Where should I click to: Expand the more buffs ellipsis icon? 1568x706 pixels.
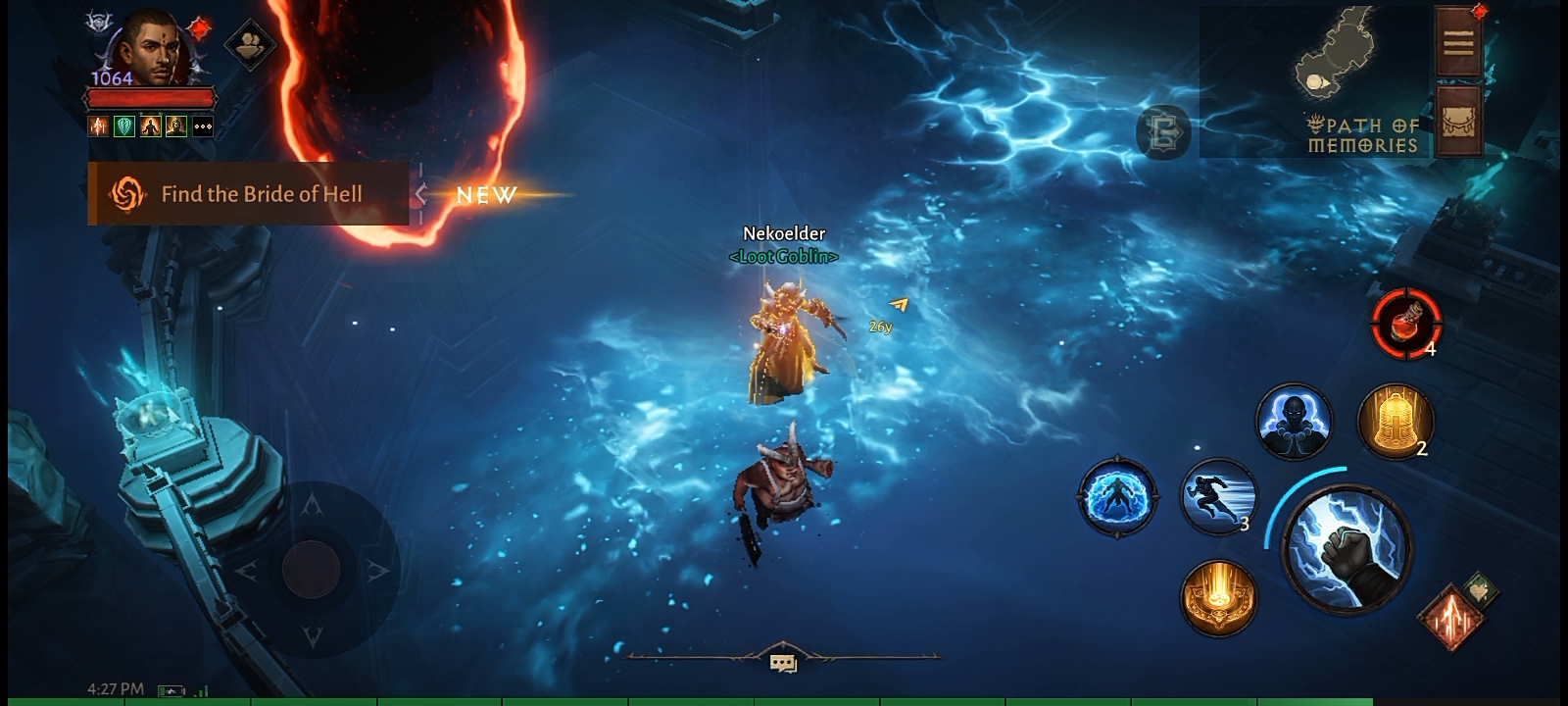pyautogui.click(x=203, y=126)
